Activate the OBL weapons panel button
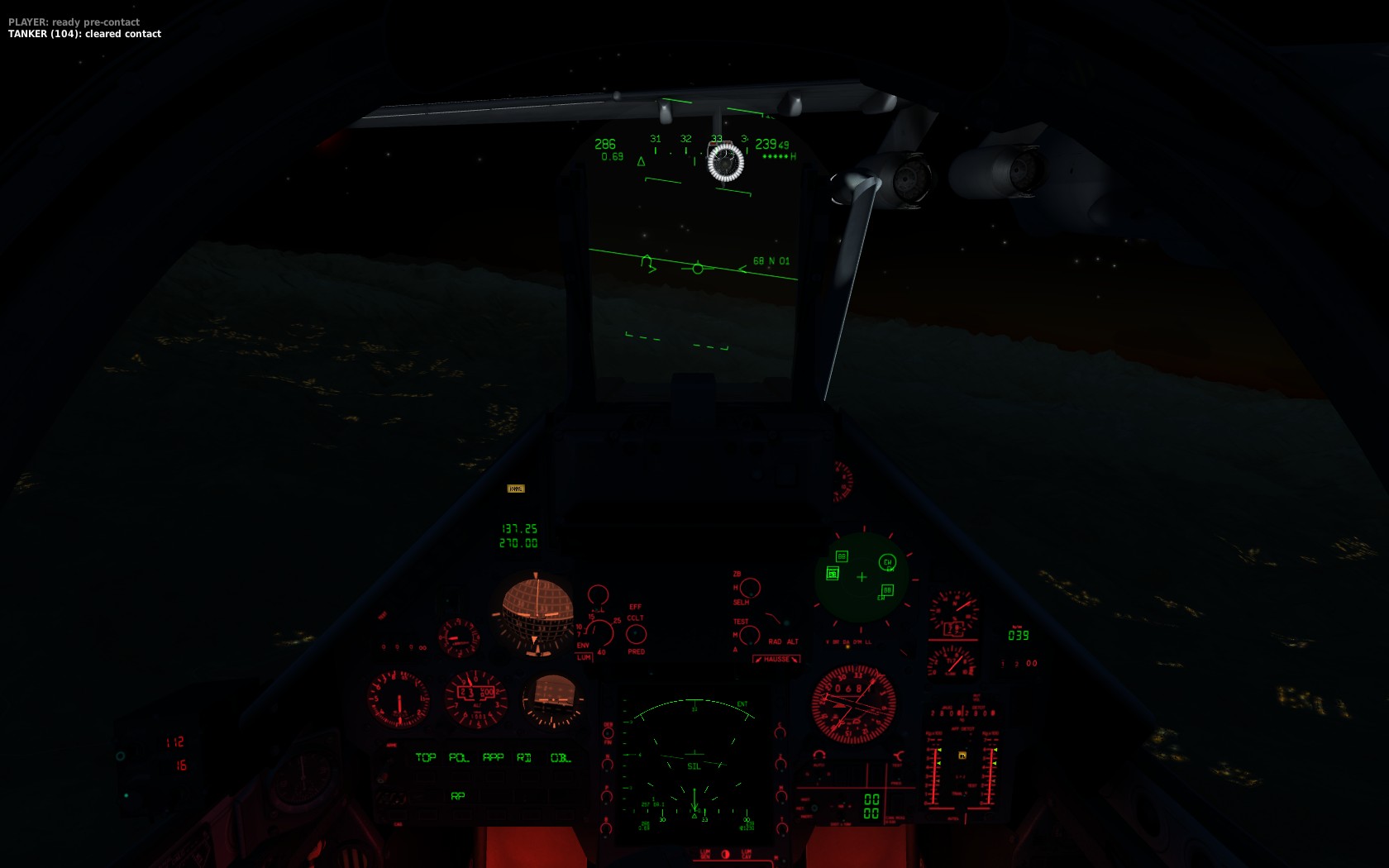The image size is (1389, 868). coord(561,757)
